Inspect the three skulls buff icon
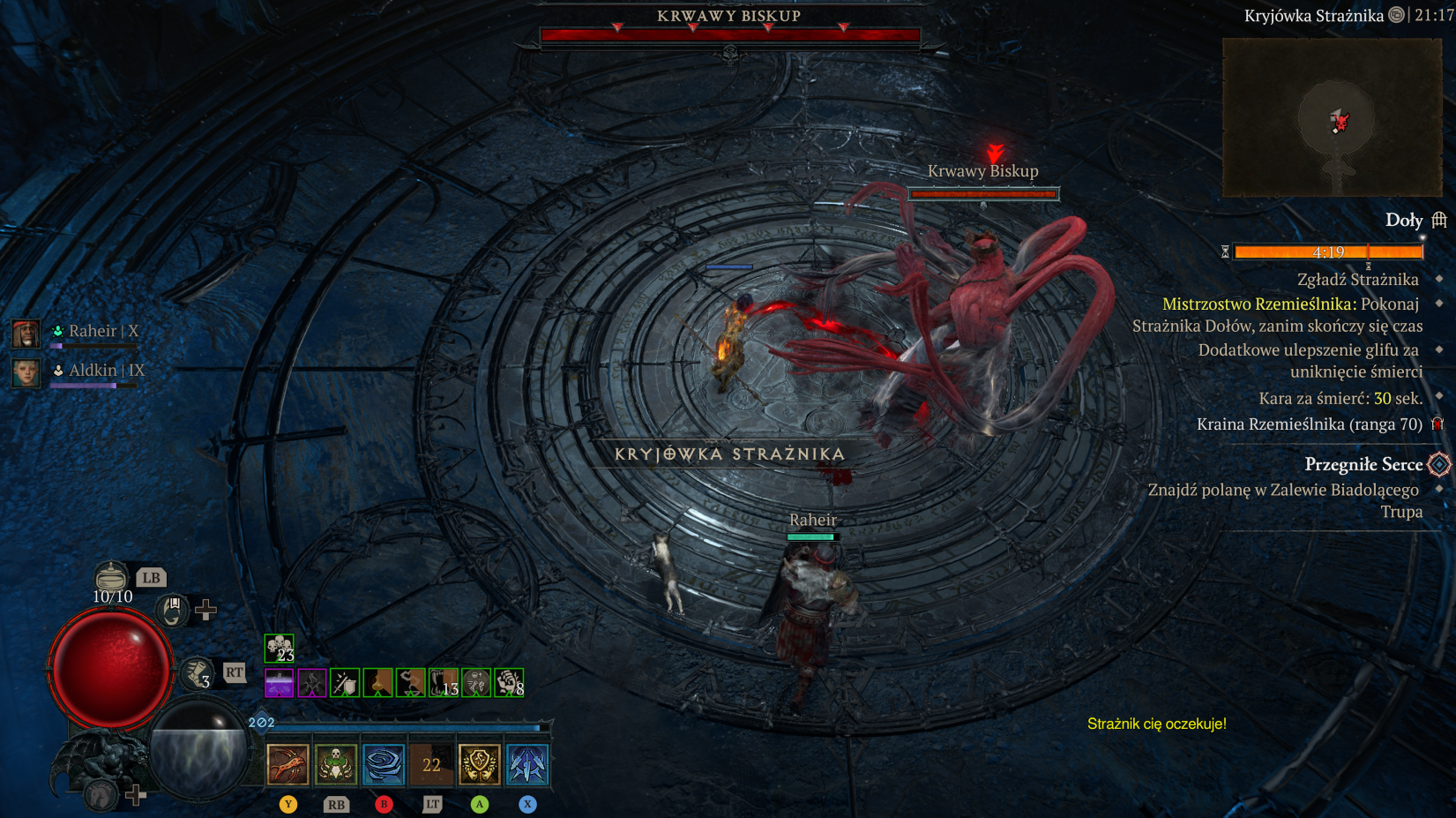This screenshot has width=1456, height=818. coord(279,648)
